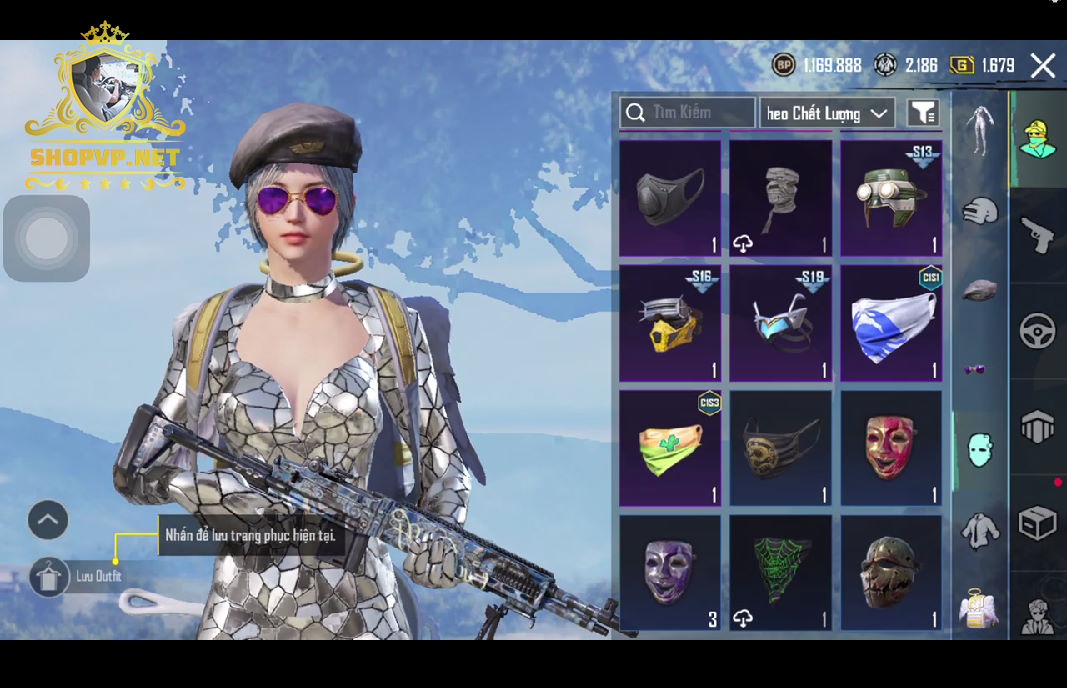Viewport: 1067px width, 688px height.
Task: Switch to the vehicle steering wheel tab
Action: (1038, 331)
